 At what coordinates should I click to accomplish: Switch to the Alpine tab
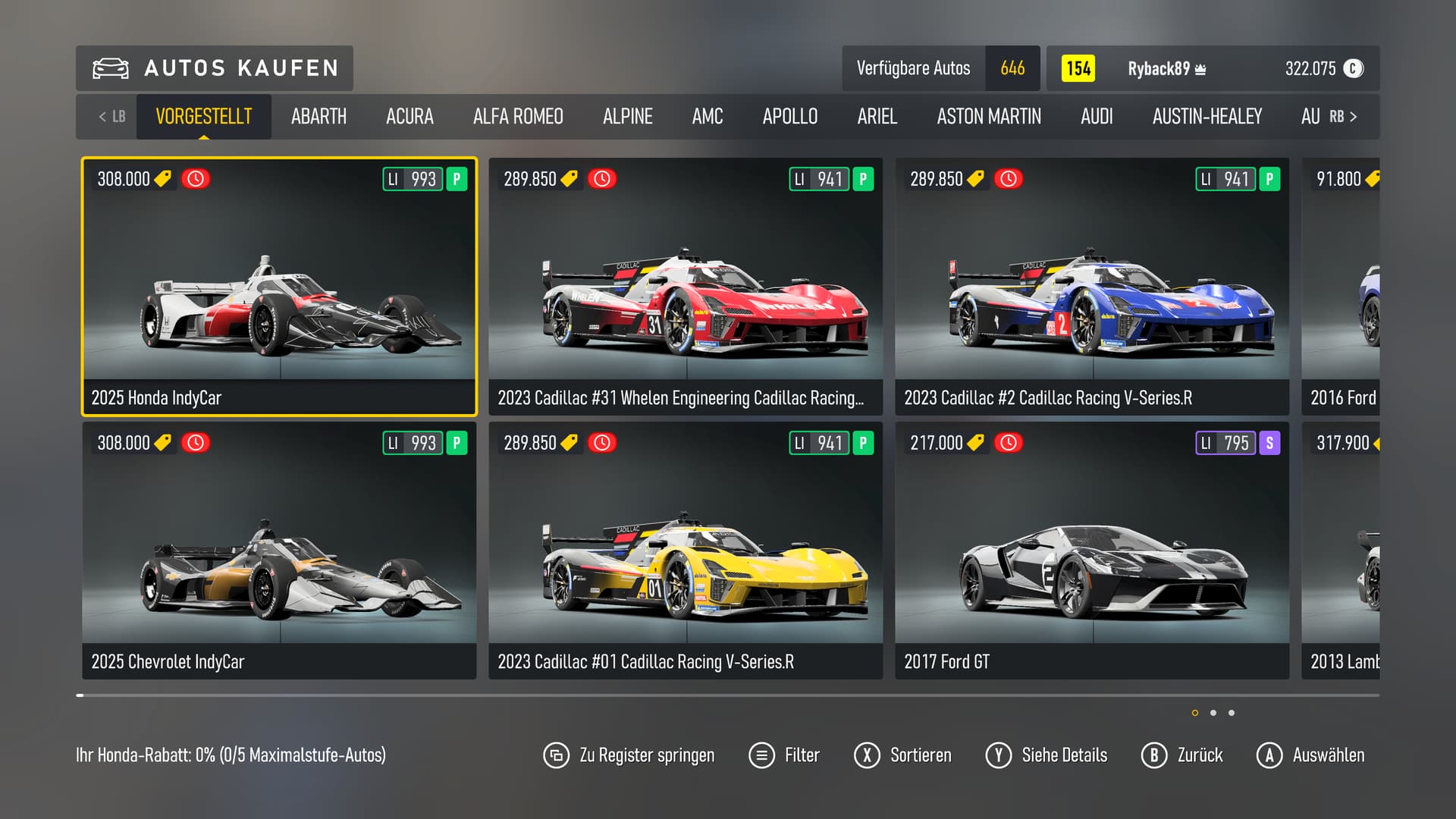point(627,117)
